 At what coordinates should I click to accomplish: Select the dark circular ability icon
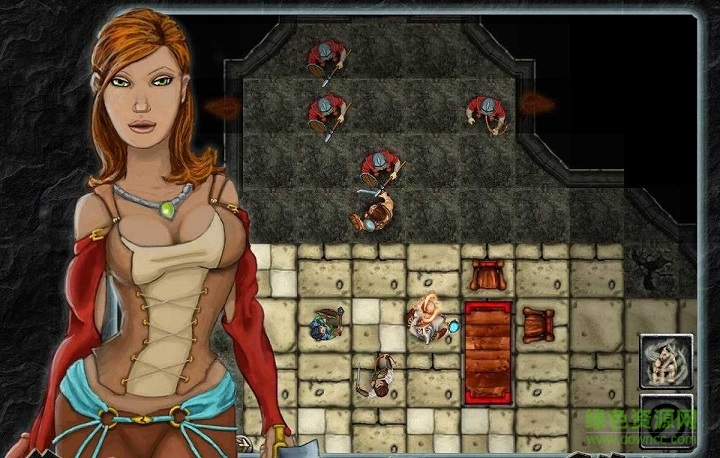tap(666, 420)
